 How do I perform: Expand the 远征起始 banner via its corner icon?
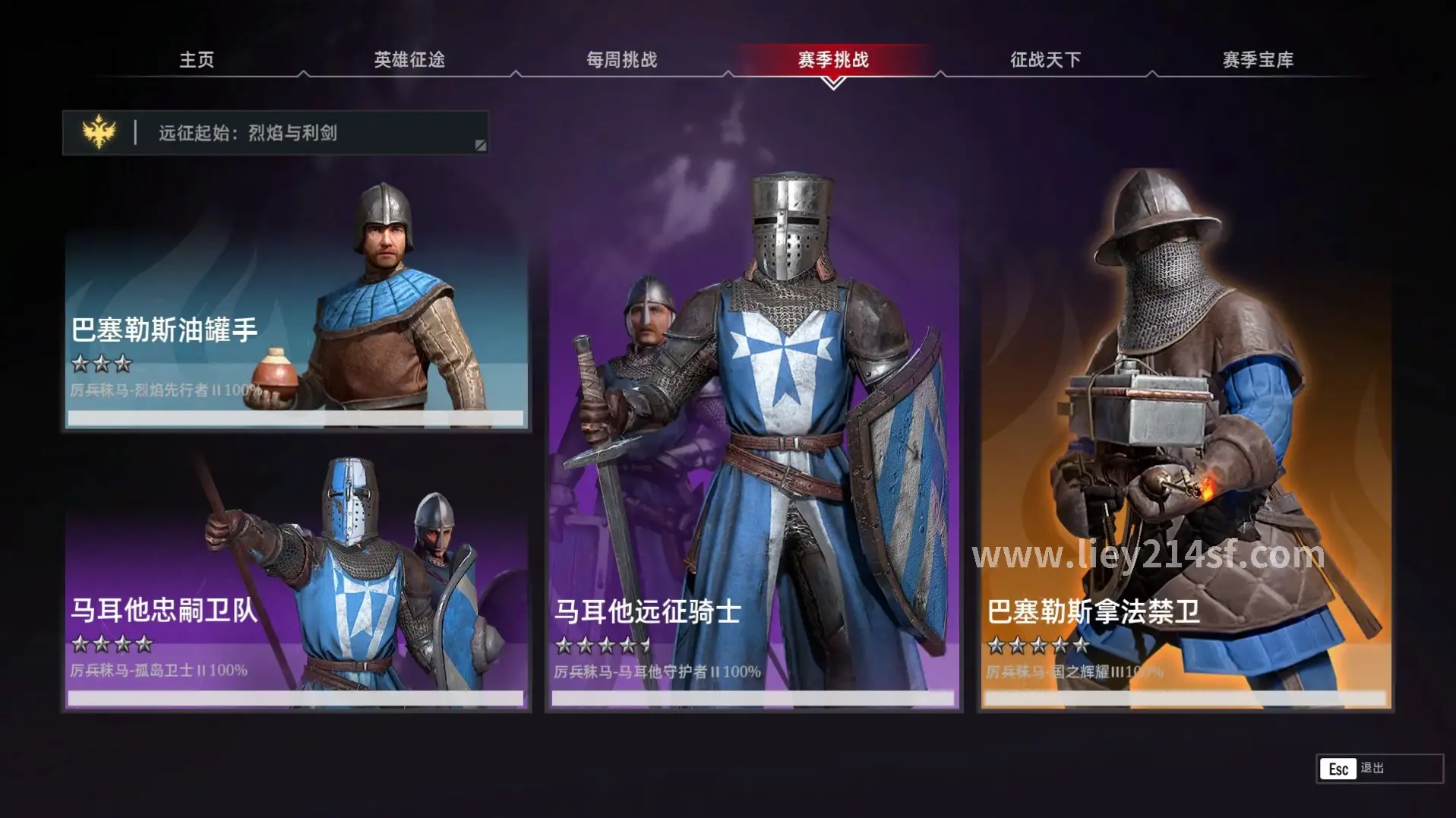point(481,144)
